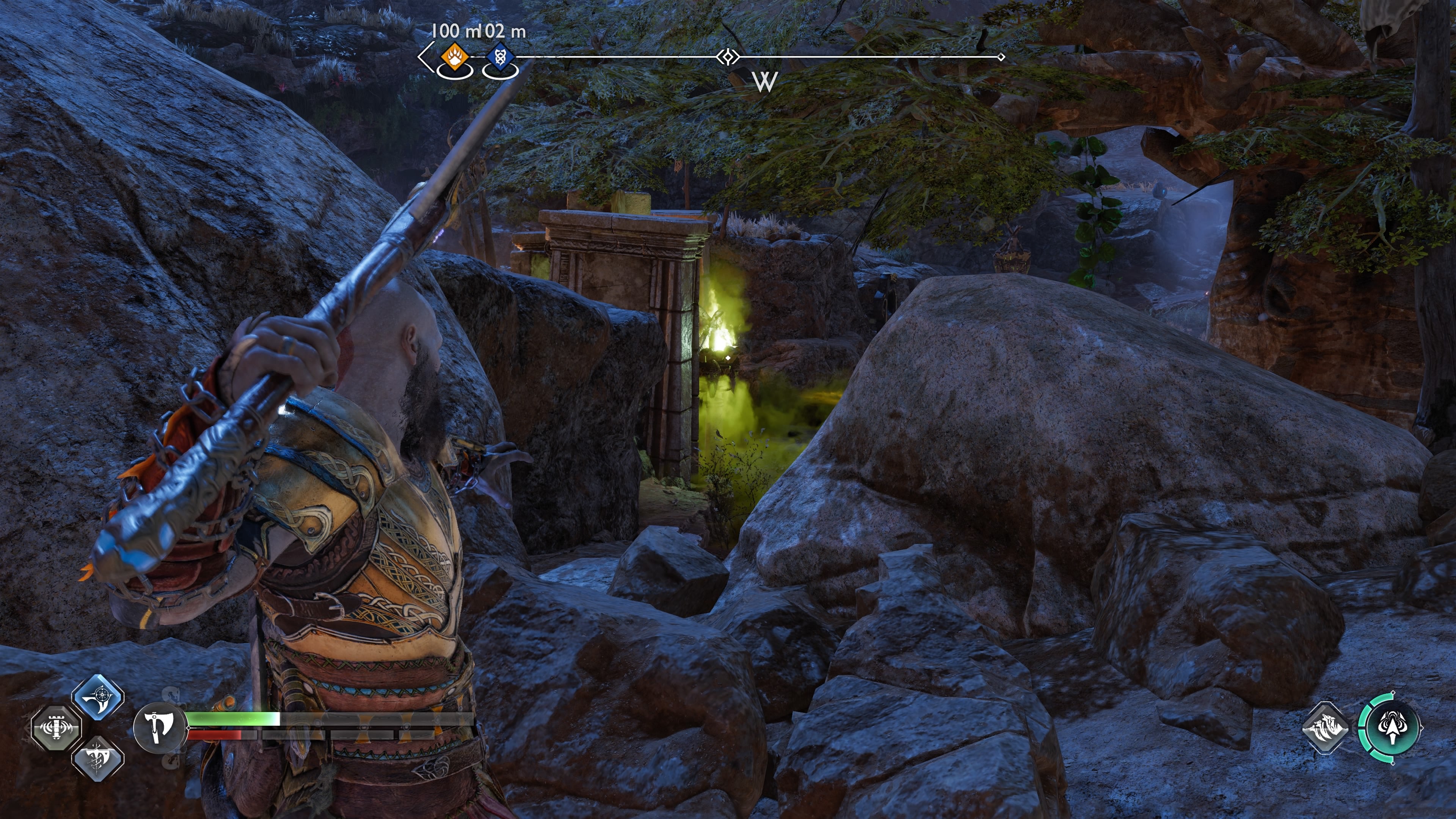The image size is (1456, 819).
Task: Select the compass center heading diamond
Action: click(x=728, y=57)
